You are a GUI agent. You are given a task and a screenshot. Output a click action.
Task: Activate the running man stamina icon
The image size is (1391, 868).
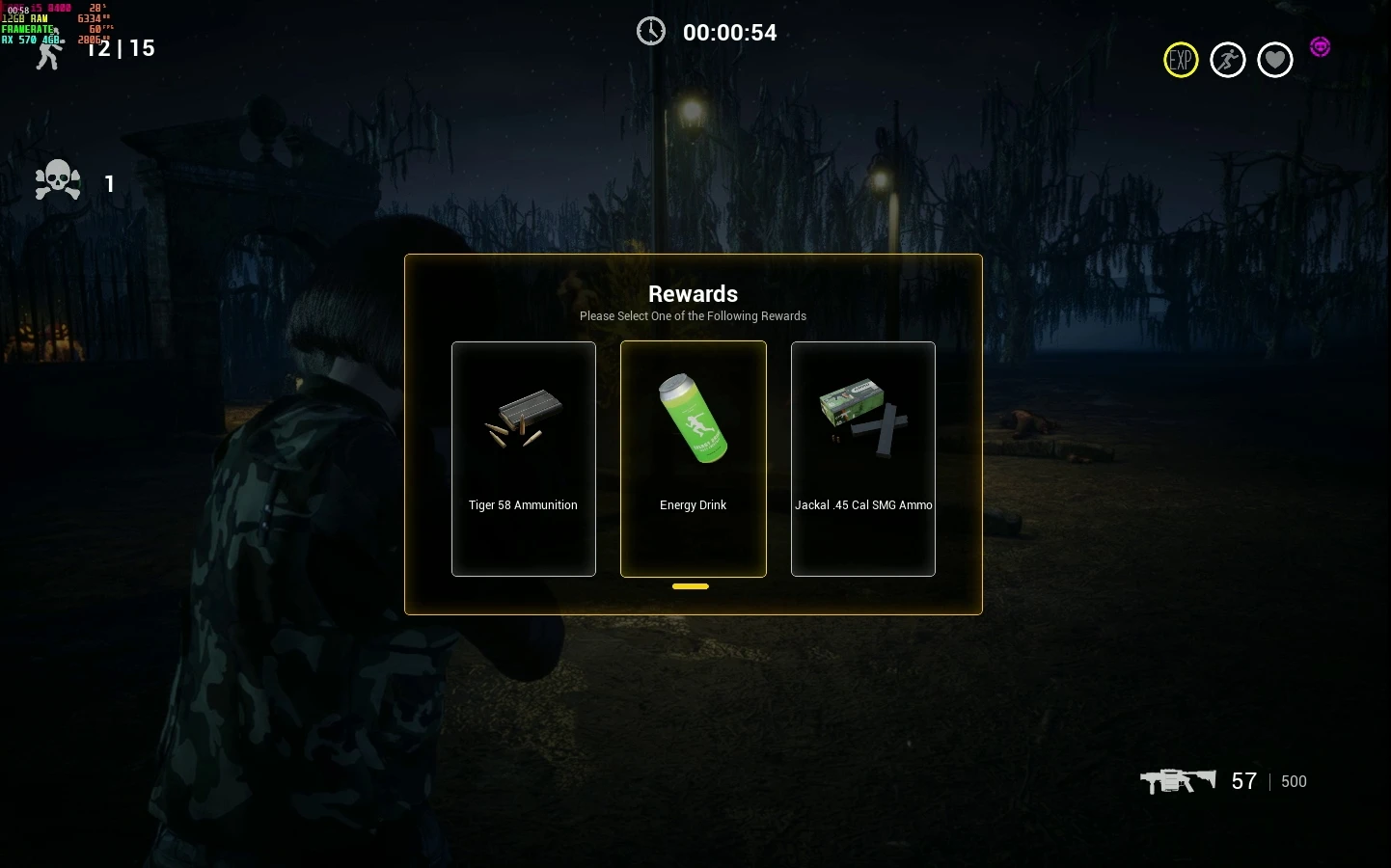[1228, 61]
